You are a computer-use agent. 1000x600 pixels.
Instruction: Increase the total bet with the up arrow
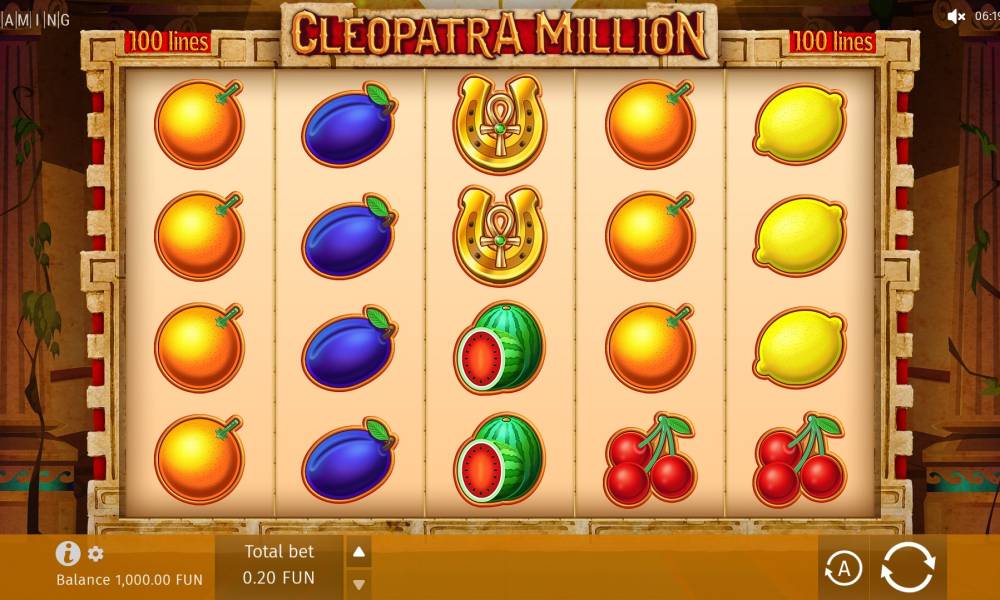(359, 552)
